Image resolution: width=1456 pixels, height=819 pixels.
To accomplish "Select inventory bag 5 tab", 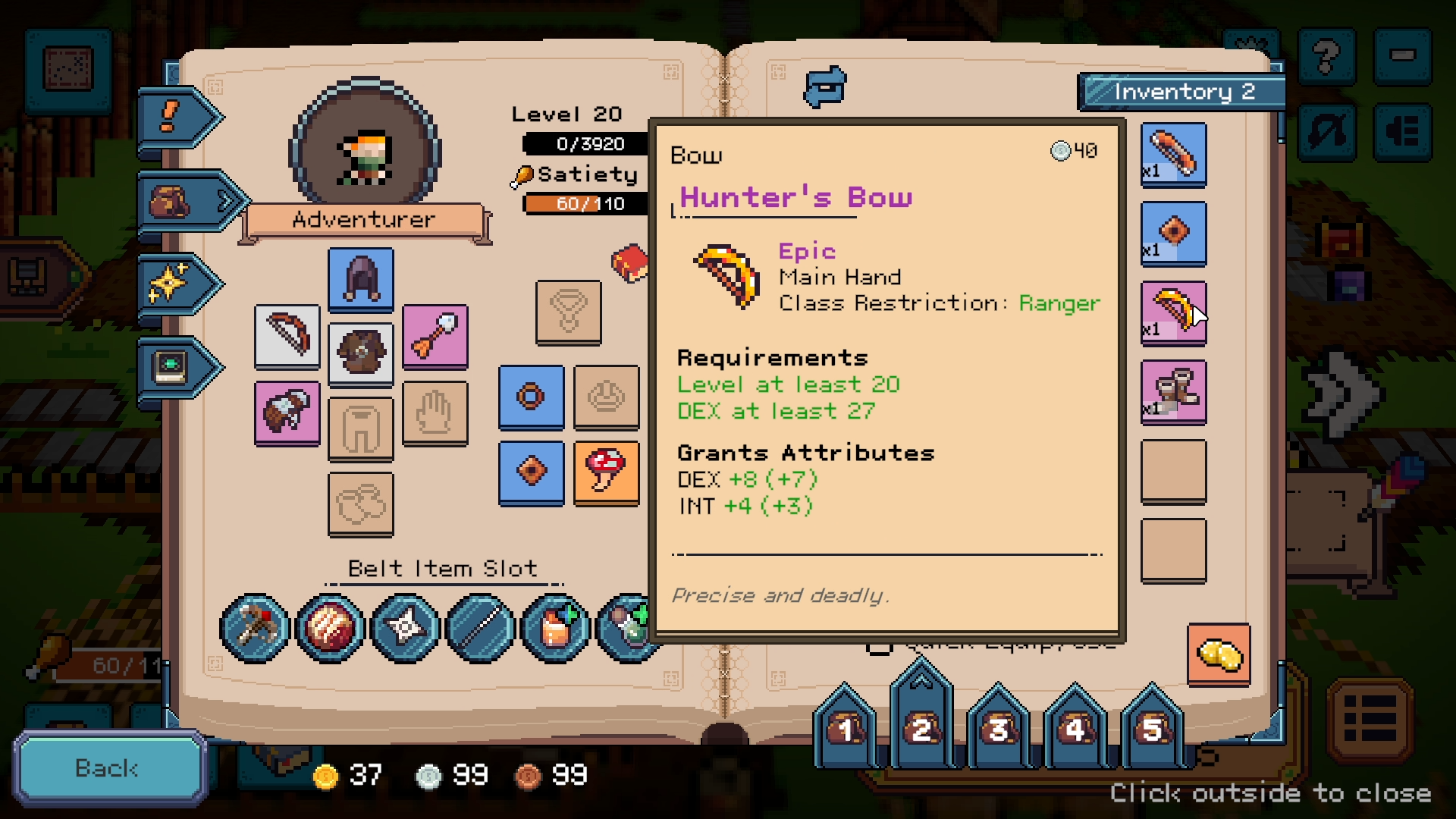I will click(1152, 729).
